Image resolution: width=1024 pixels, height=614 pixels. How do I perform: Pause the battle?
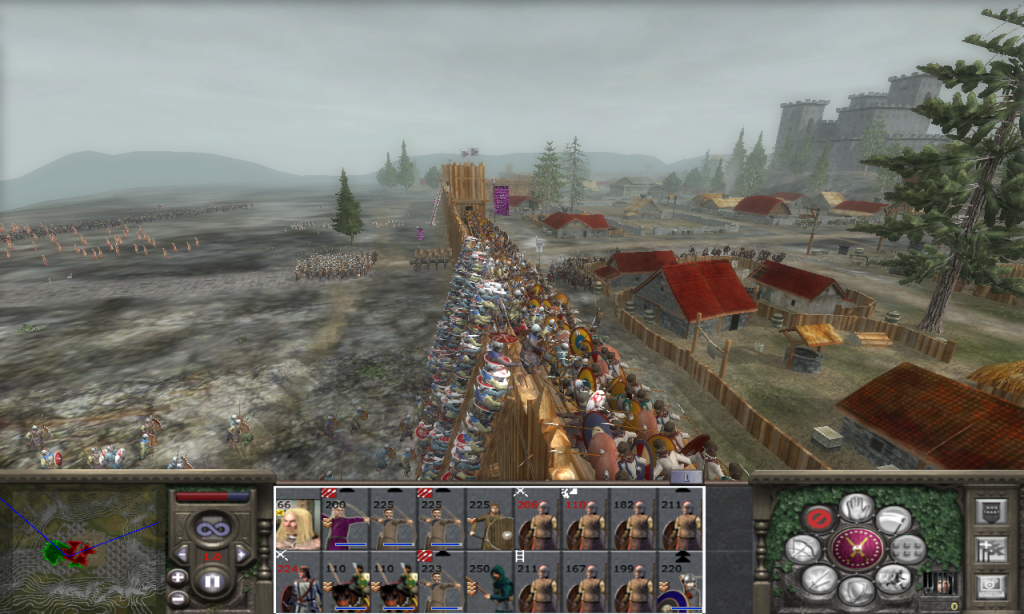[211, 580]
